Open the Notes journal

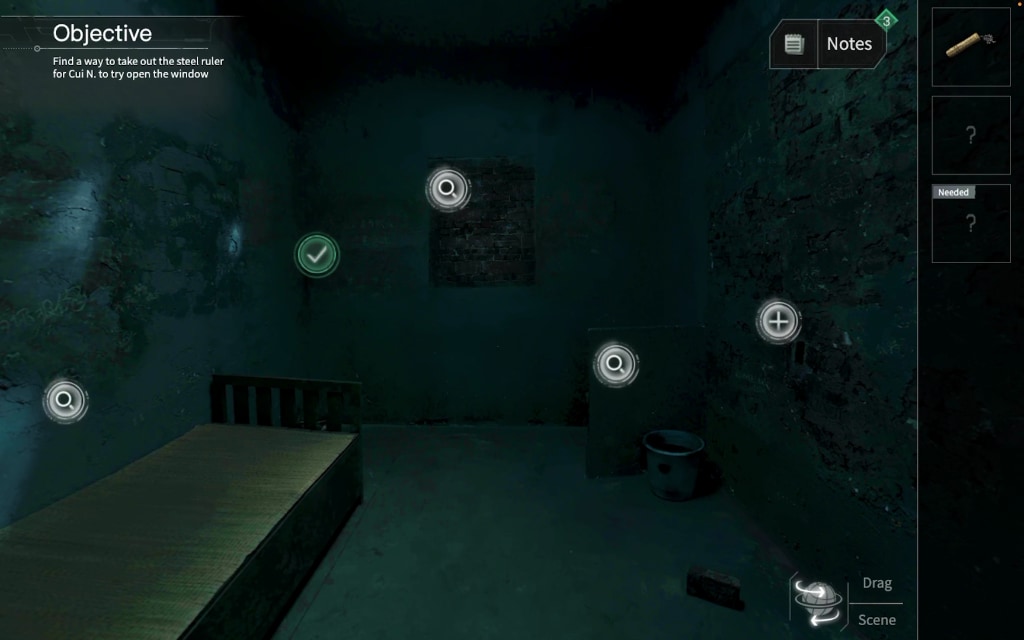[828, 44]
